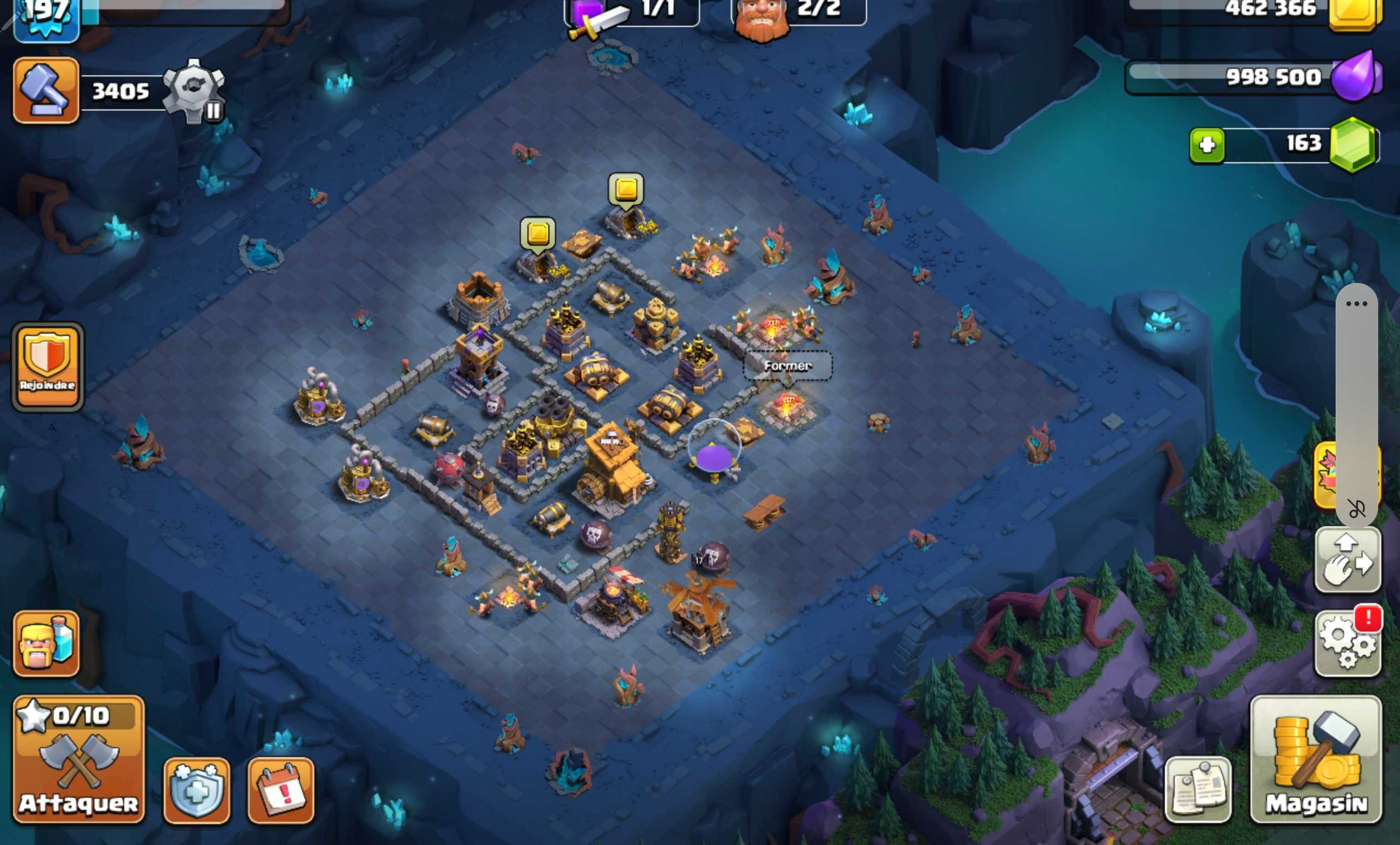Open the troop training menu via the barbarian icon
The image size is (1400, 845).
[x=46, y=646]
